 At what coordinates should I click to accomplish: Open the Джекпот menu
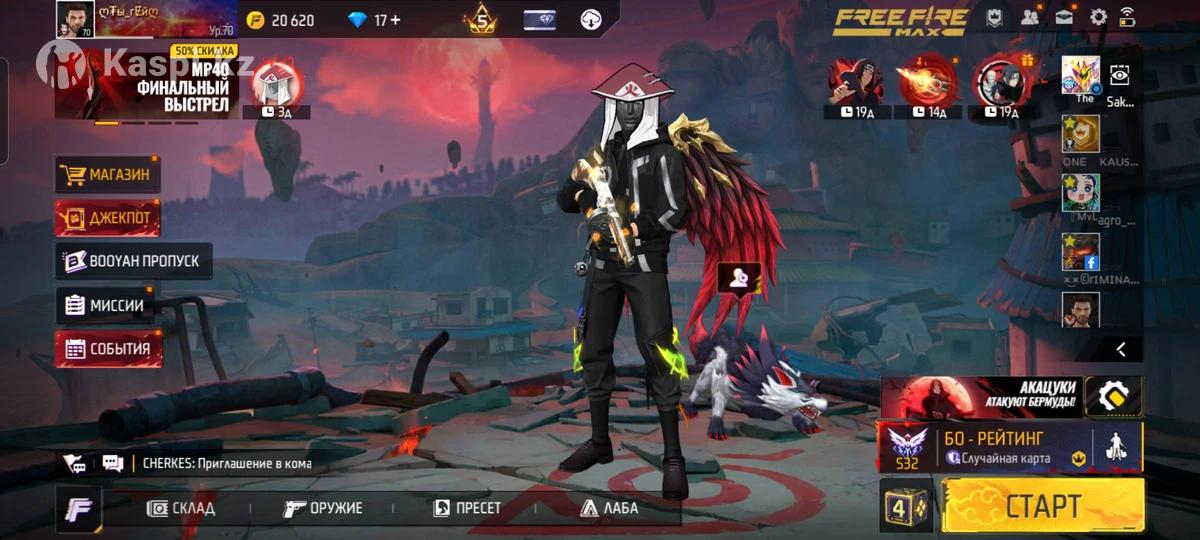coord(107,218)
